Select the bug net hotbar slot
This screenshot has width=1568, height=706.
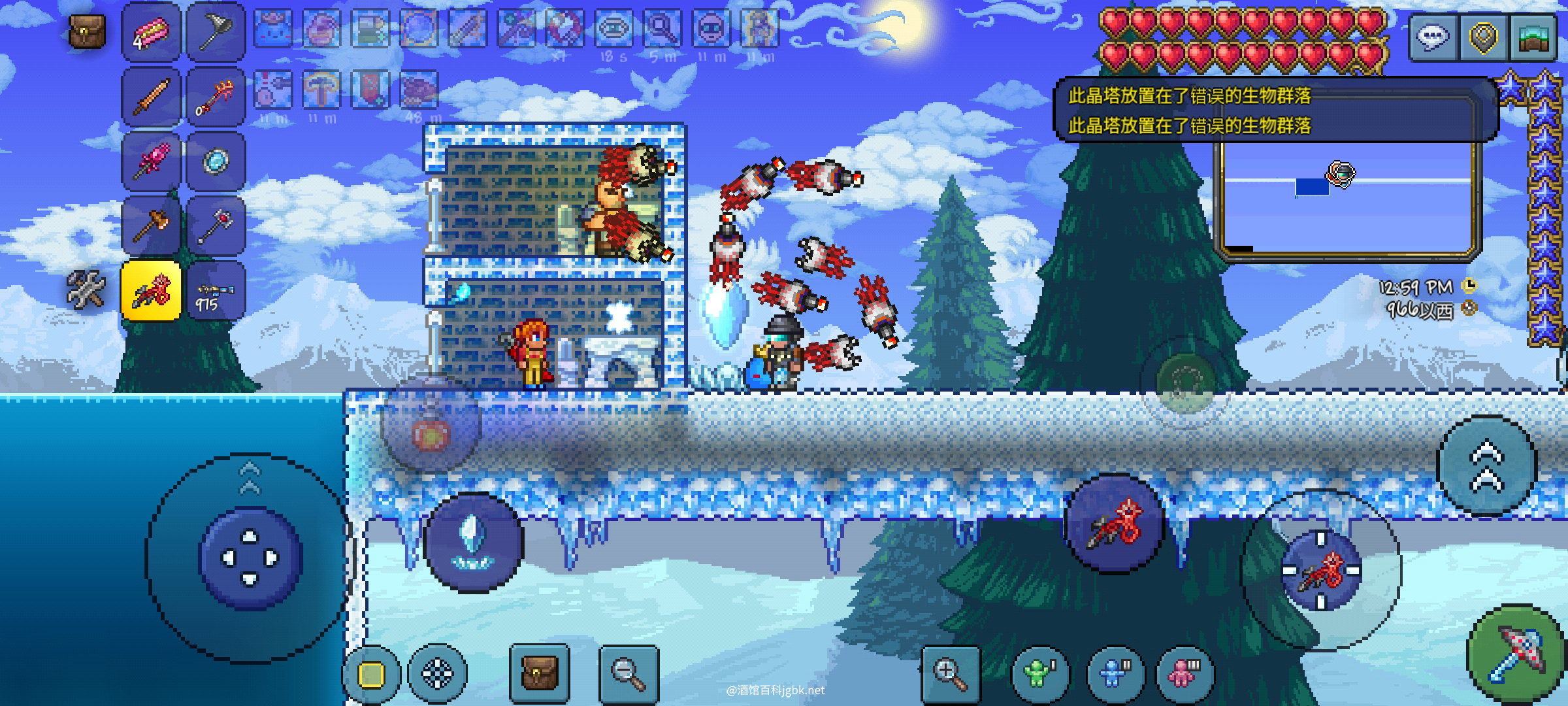pos(216,33)
